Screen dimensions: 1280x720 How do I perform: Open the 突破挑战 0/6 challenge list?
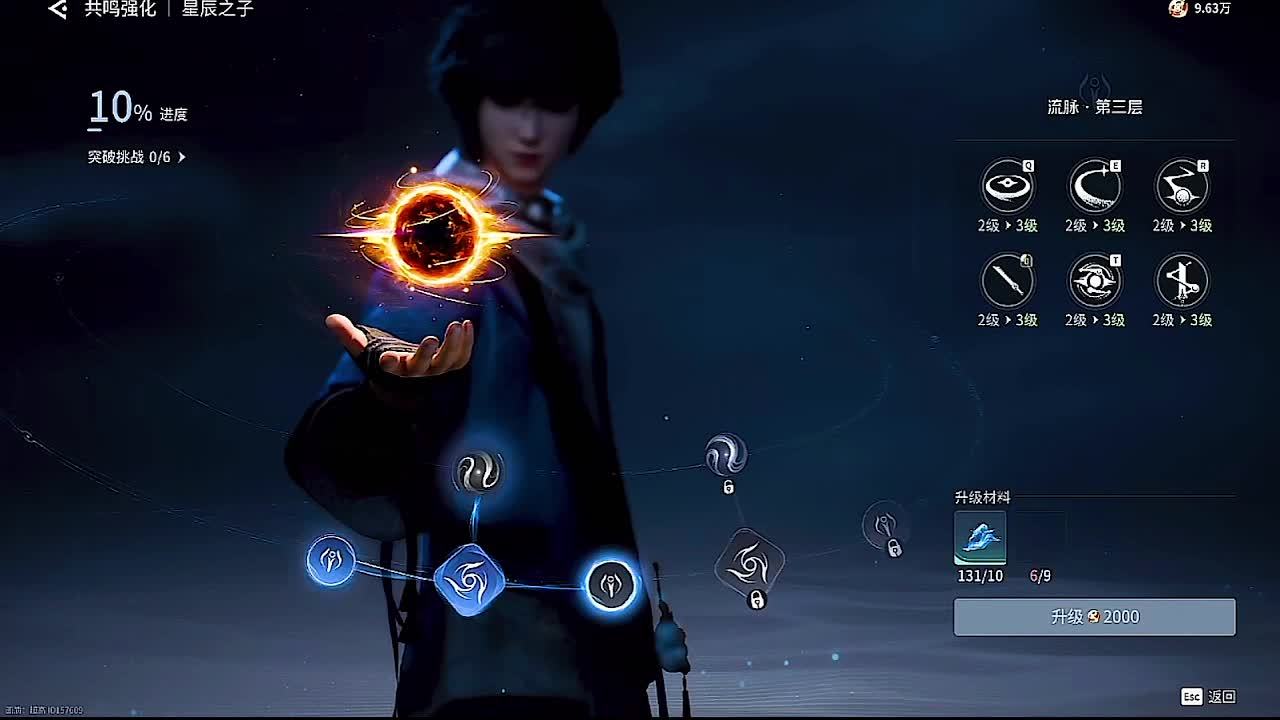coord(136,157)
